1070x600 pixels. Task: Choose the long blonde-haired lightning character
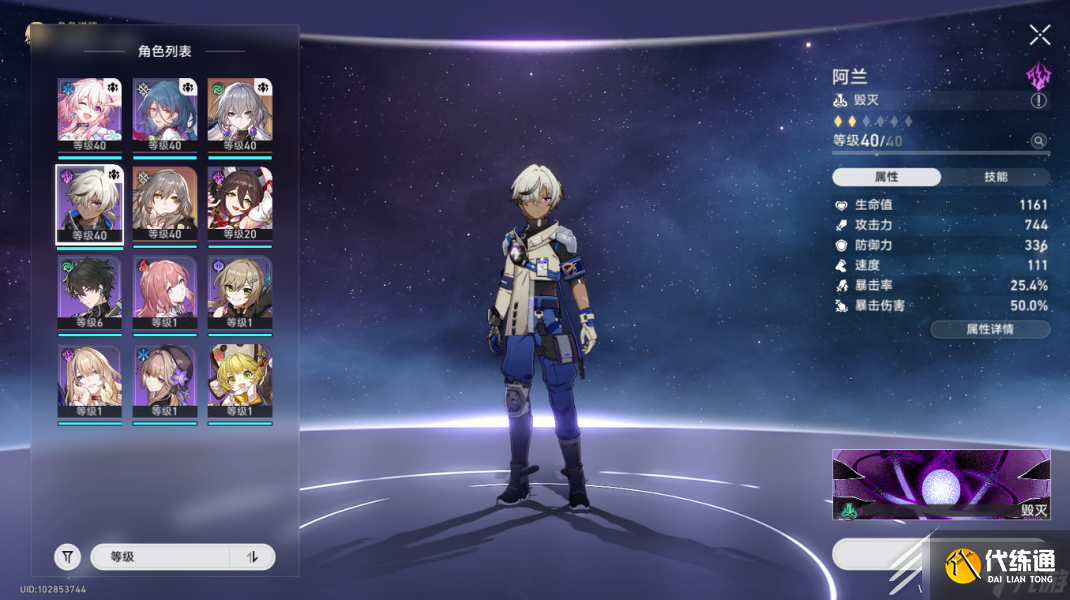[90, 382]
